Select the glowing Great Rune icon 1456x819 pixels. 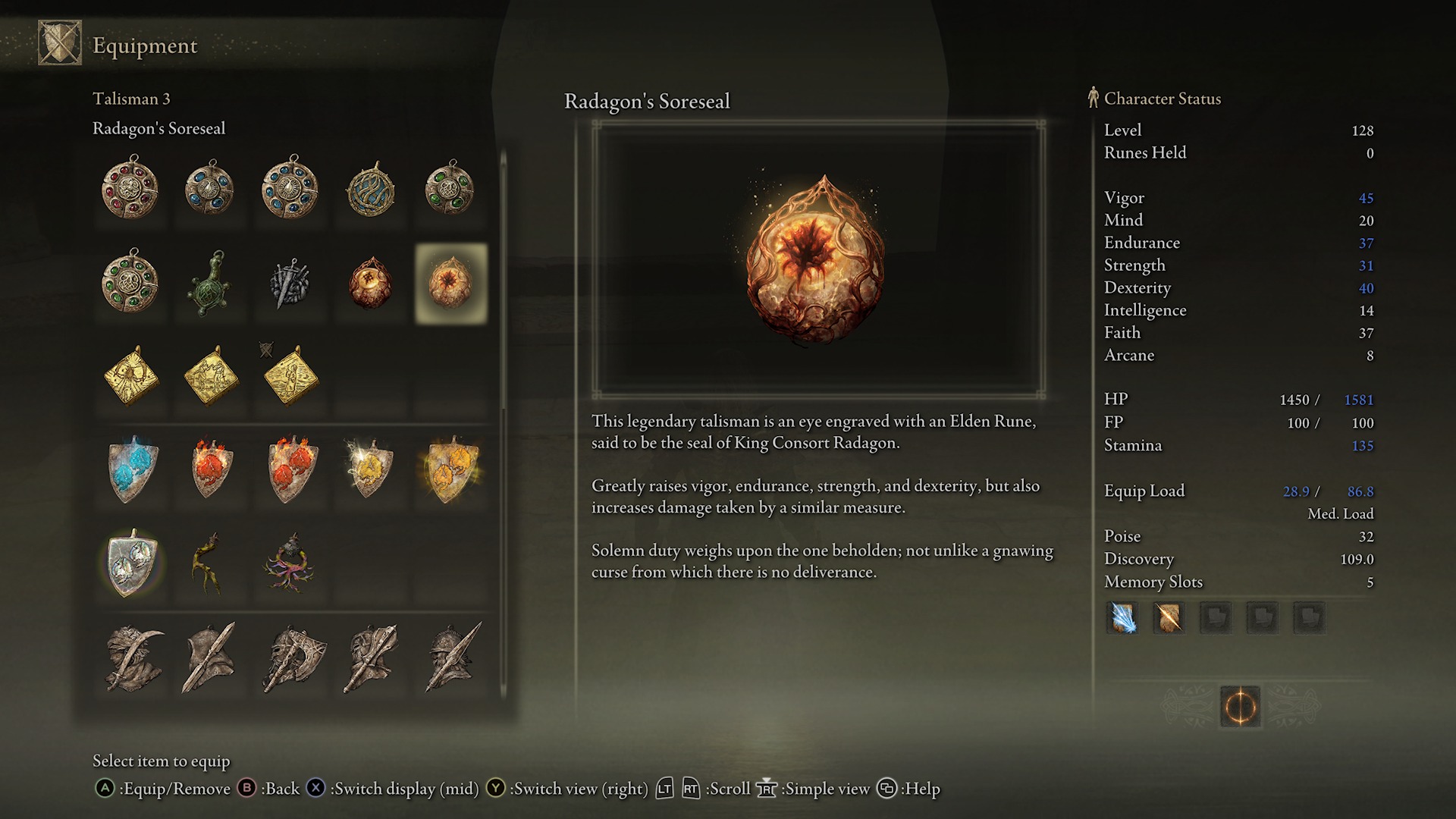point(1240,707)
